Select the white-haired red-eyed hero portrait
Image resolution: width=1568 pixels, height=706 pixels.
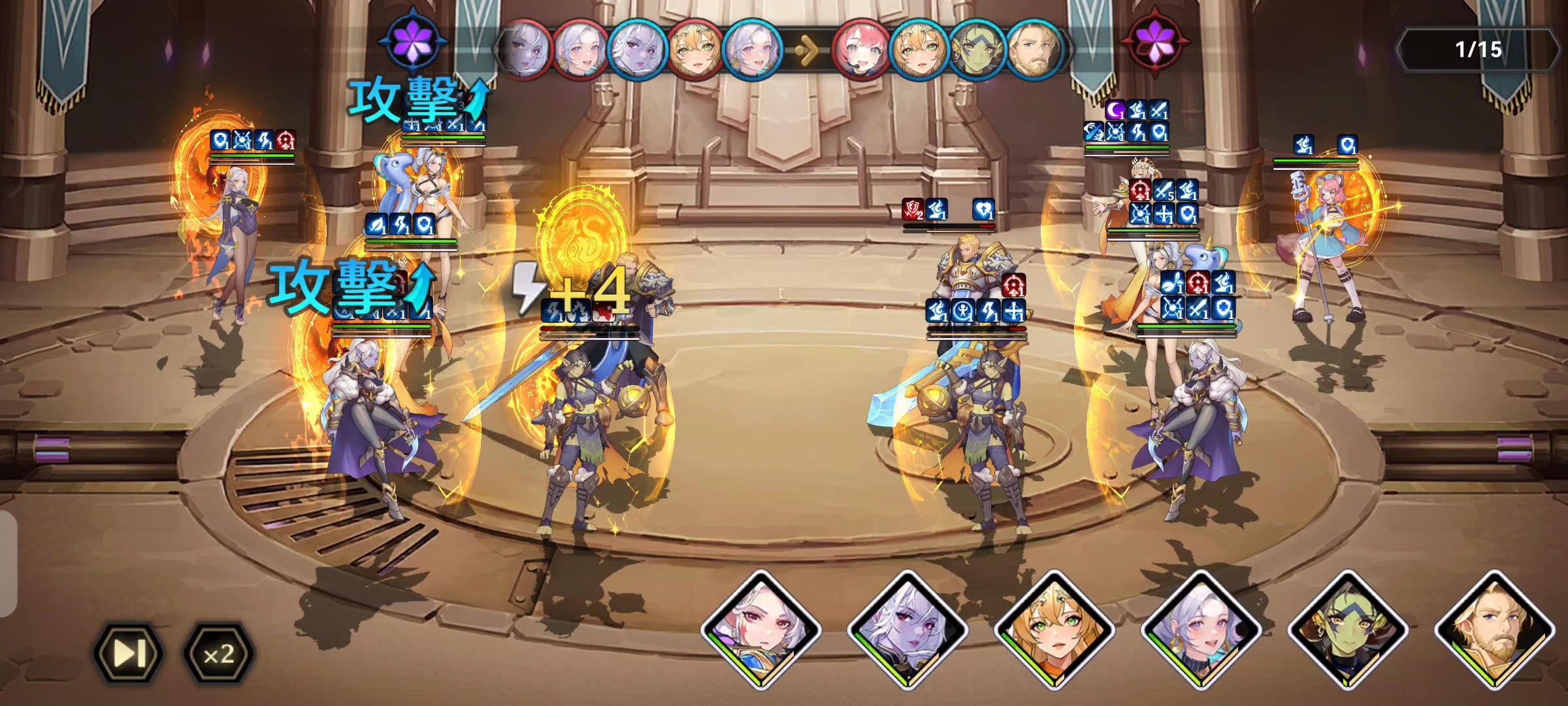pos(760,629)
